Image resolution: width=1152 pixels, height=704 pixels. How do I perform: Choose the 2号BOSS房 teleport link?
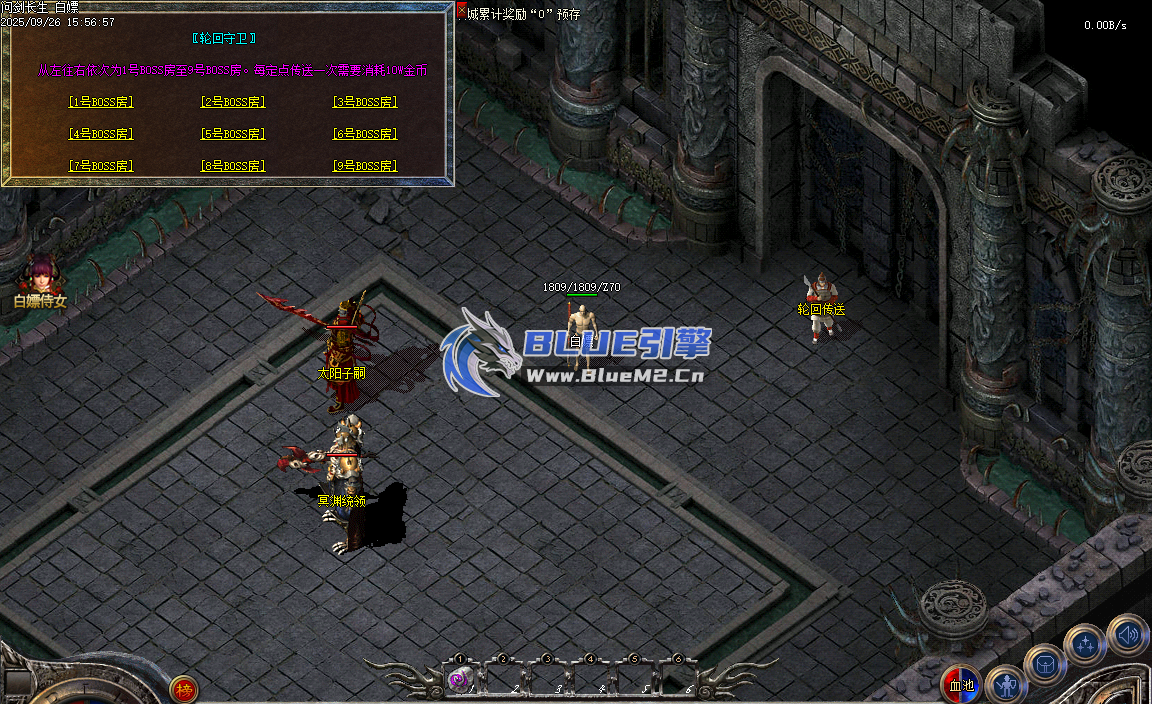[233, 102]
